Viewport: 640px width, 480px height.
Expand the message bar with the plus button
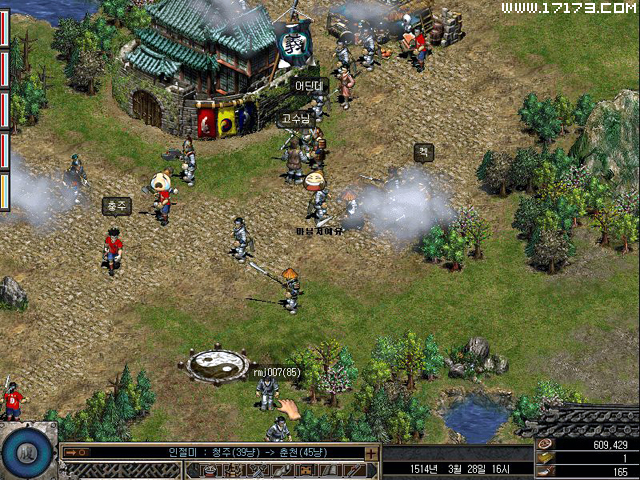372,453
